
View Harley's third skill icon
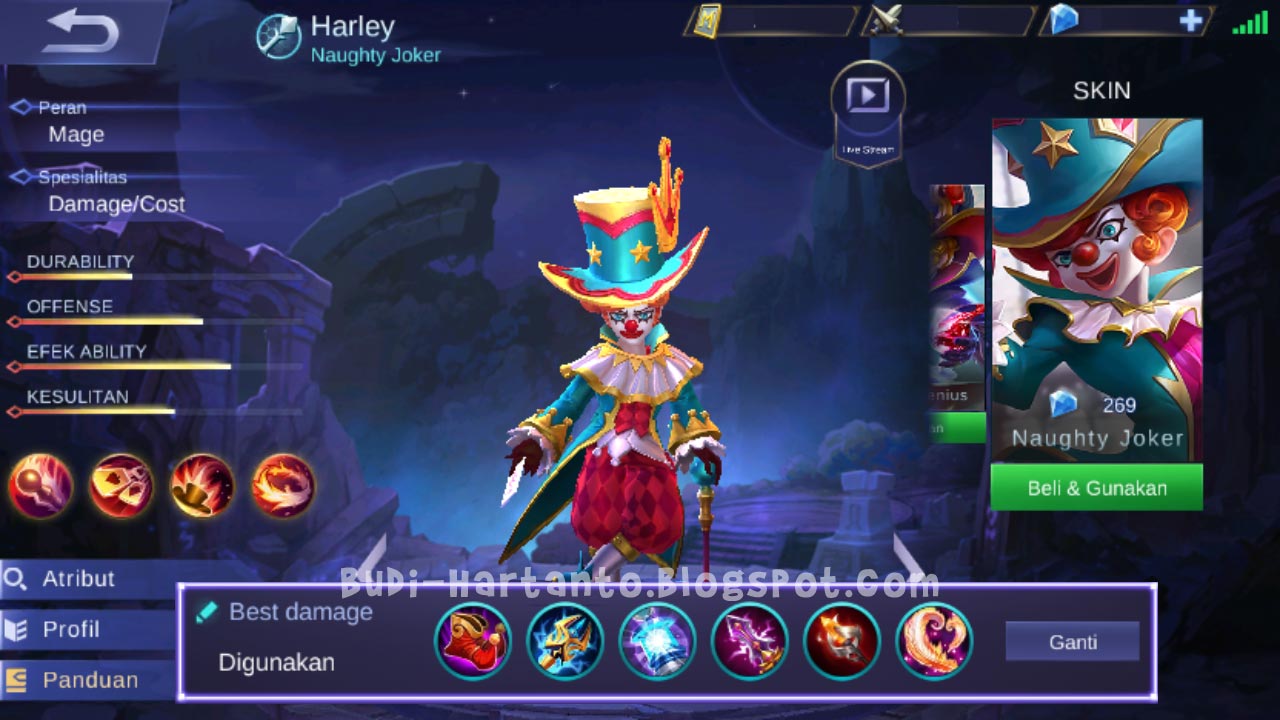click(199, 486)
